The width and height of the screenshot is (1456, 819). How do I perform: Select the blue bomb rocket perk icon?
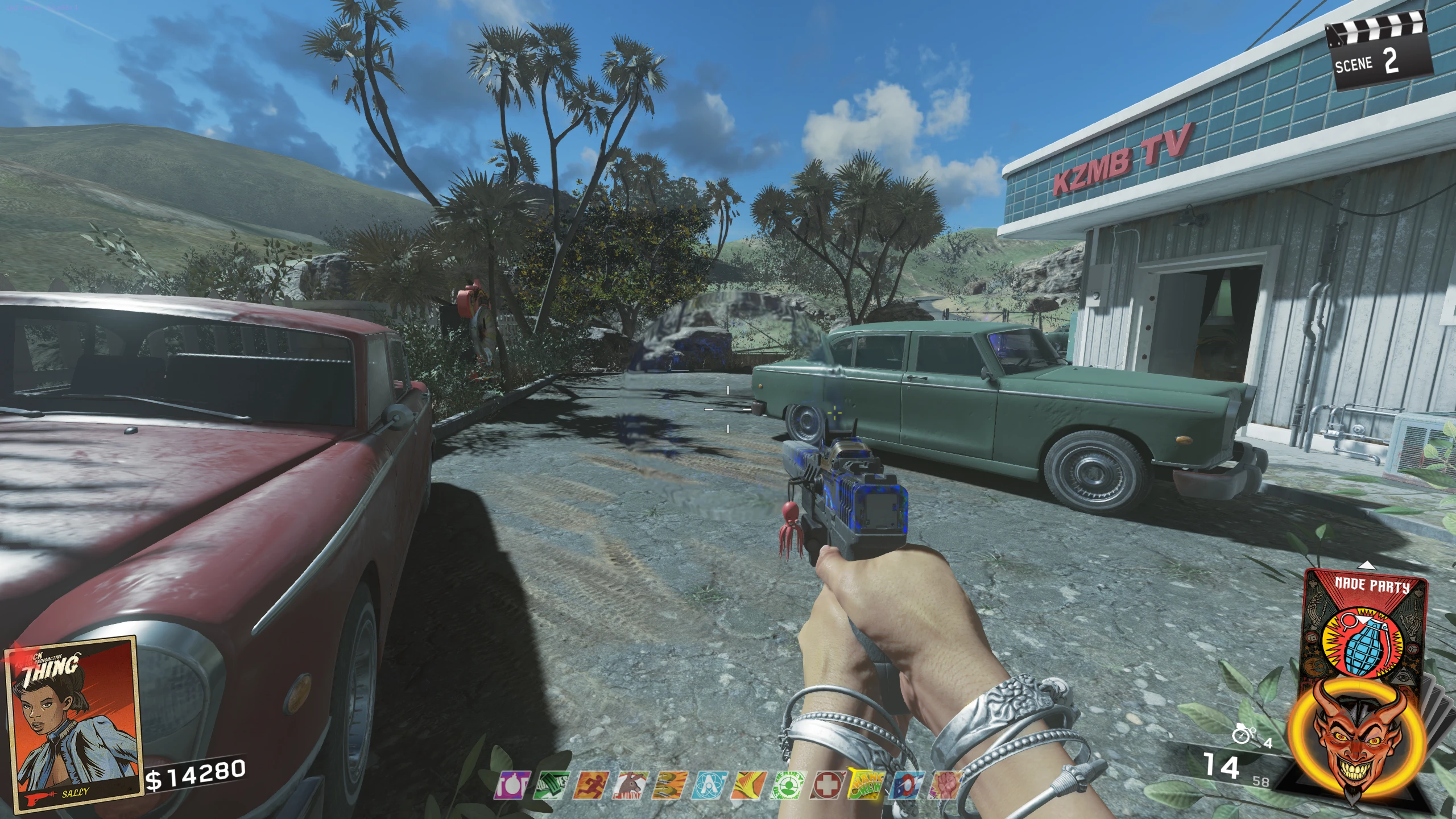[905, 785]
